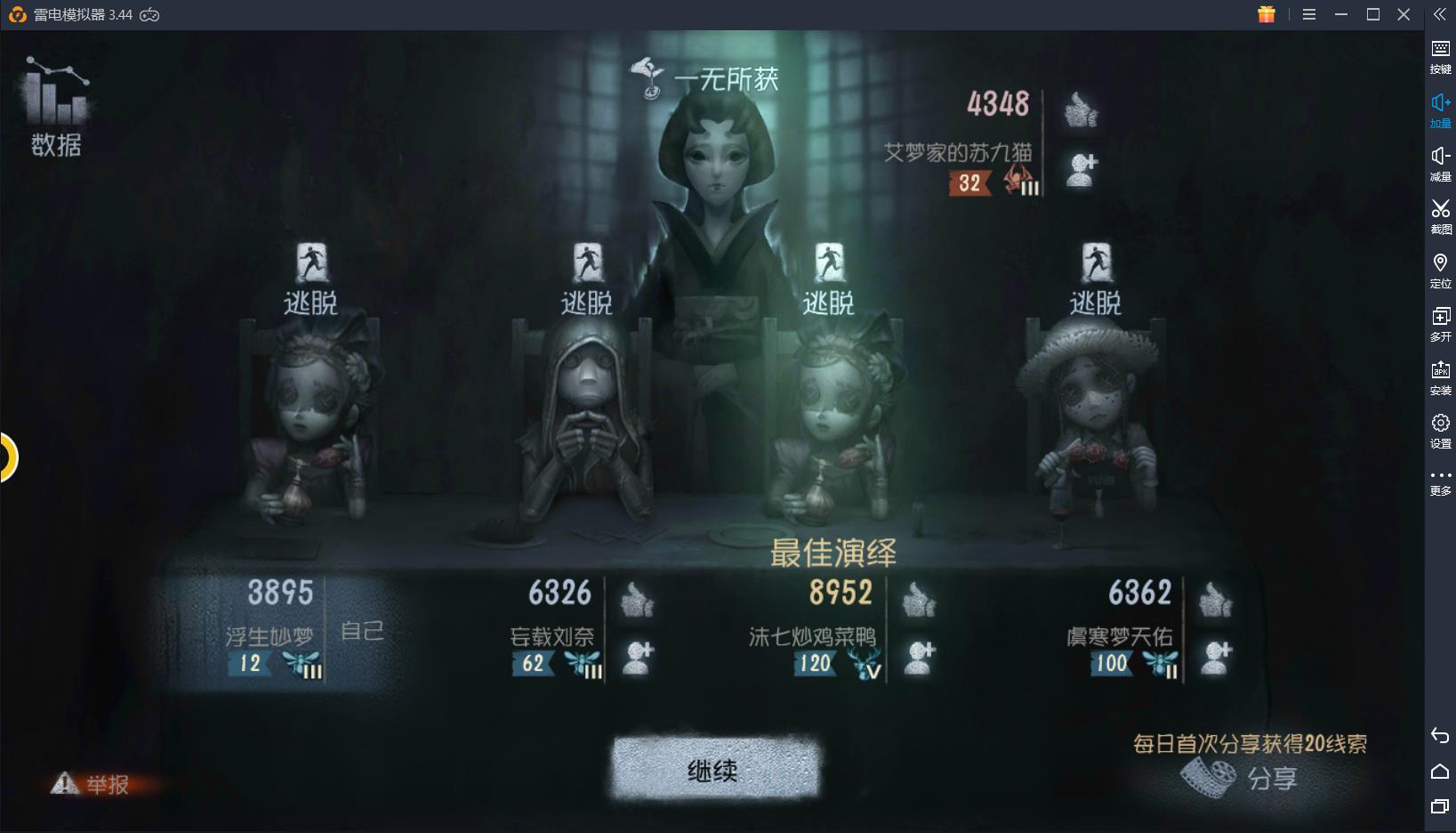The width and height of the screenshot is (1456, 833).
Task: Add 虞寒梦天佑 as a friend
Action: [1215, 658]
